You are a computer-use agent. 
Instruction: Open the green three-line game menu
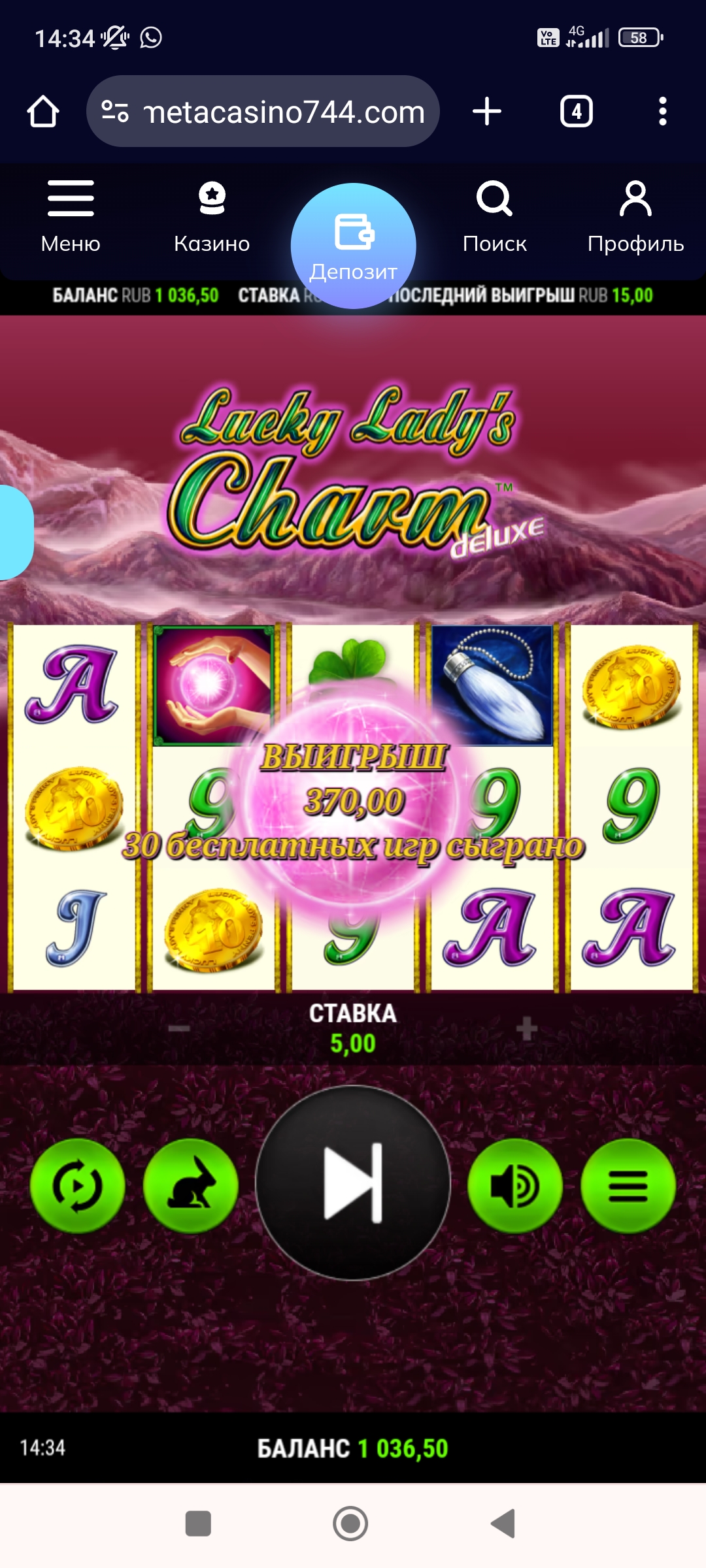click(x=628, y=1186)
